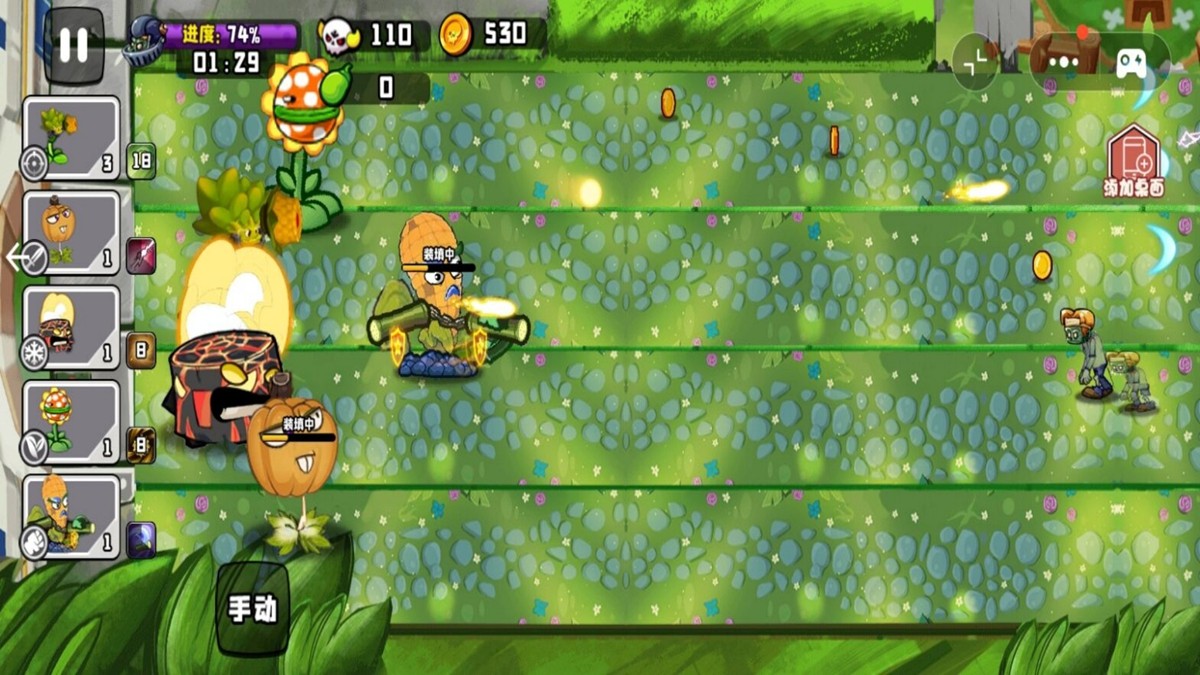The image size is (1200, 675).
Task: Select the yellow-flower peashooter plant card
Action: point(71,138)
